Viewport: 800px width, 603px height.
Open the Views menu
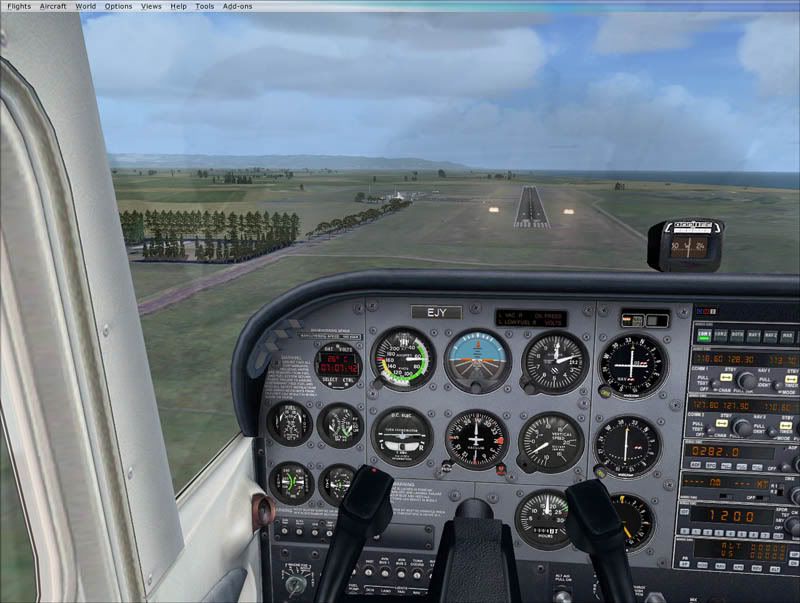click(x=151, y=6)
